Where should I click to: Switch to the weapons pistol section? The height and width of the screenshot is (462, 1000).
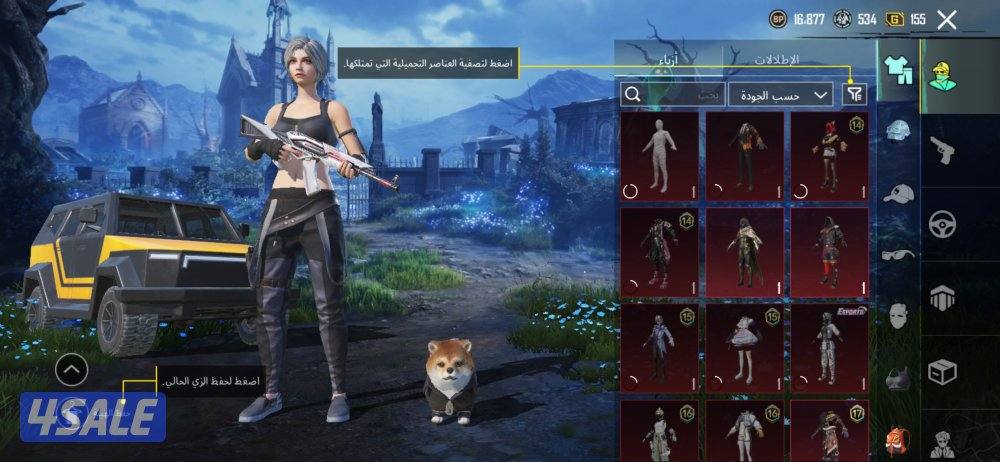(943, 151)
